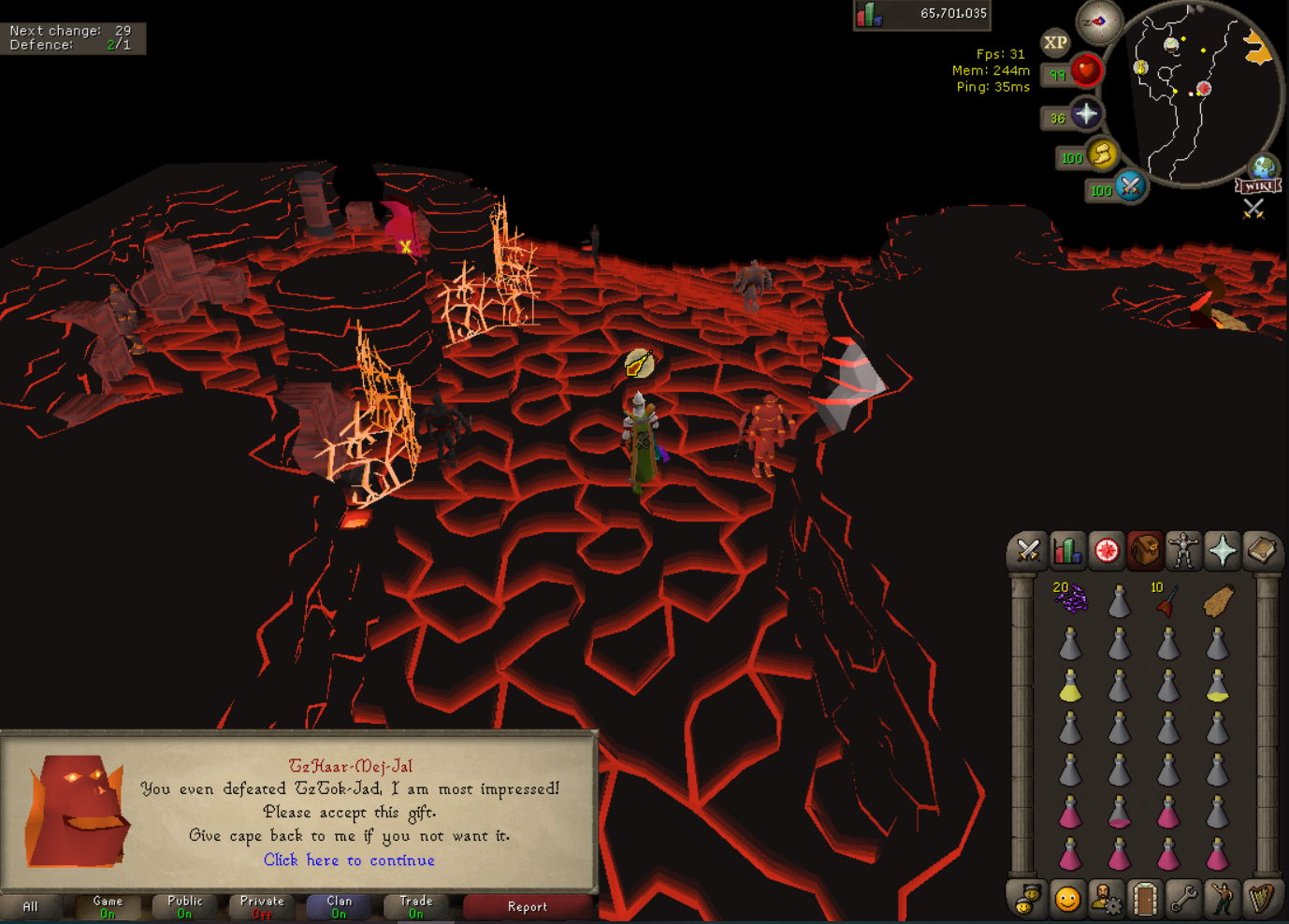Open the Logout door tab
Screen dimensions: 1289x924
point(1145,900)
